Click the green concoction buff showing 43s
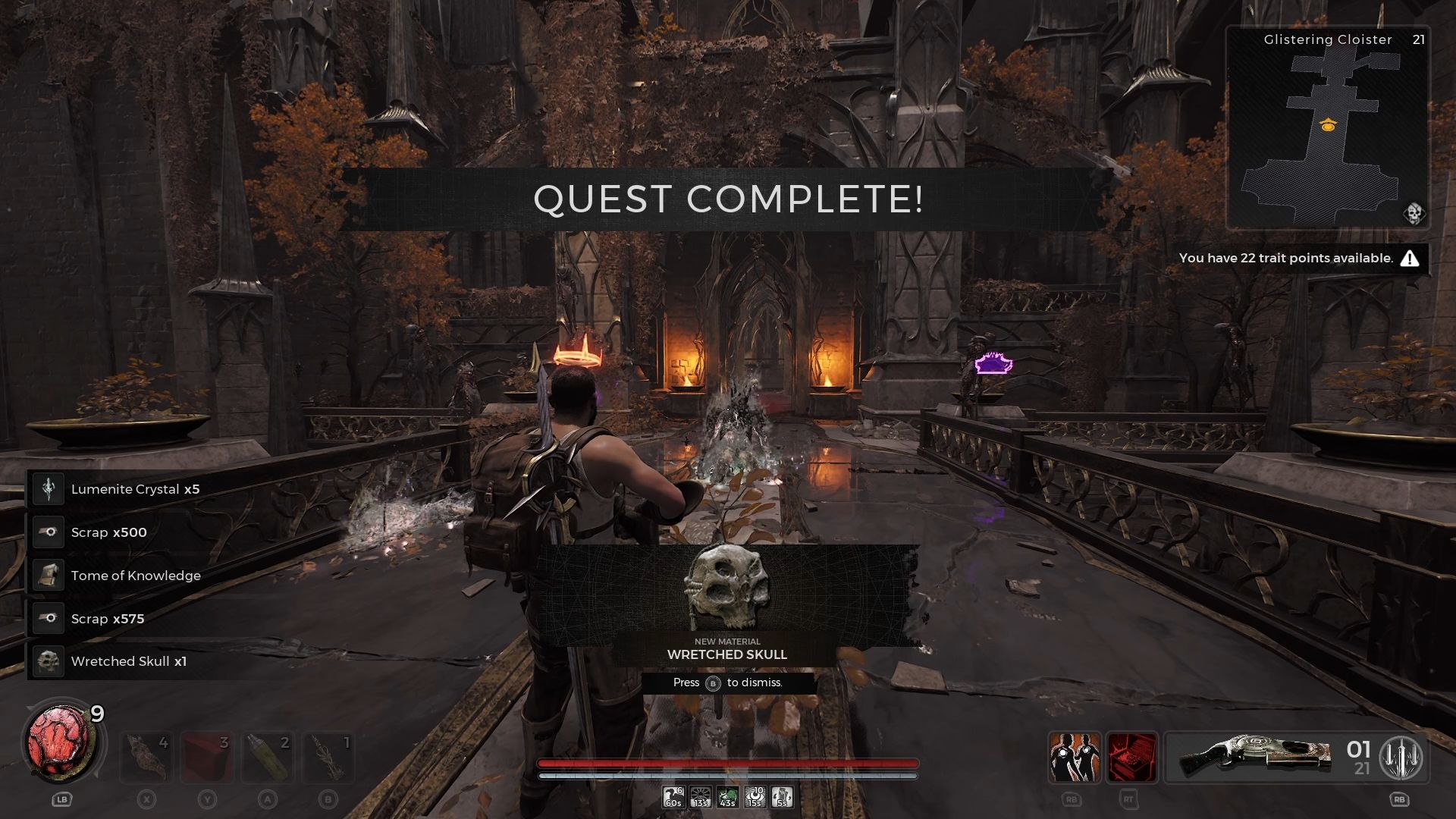 click(x=727, y=798)
